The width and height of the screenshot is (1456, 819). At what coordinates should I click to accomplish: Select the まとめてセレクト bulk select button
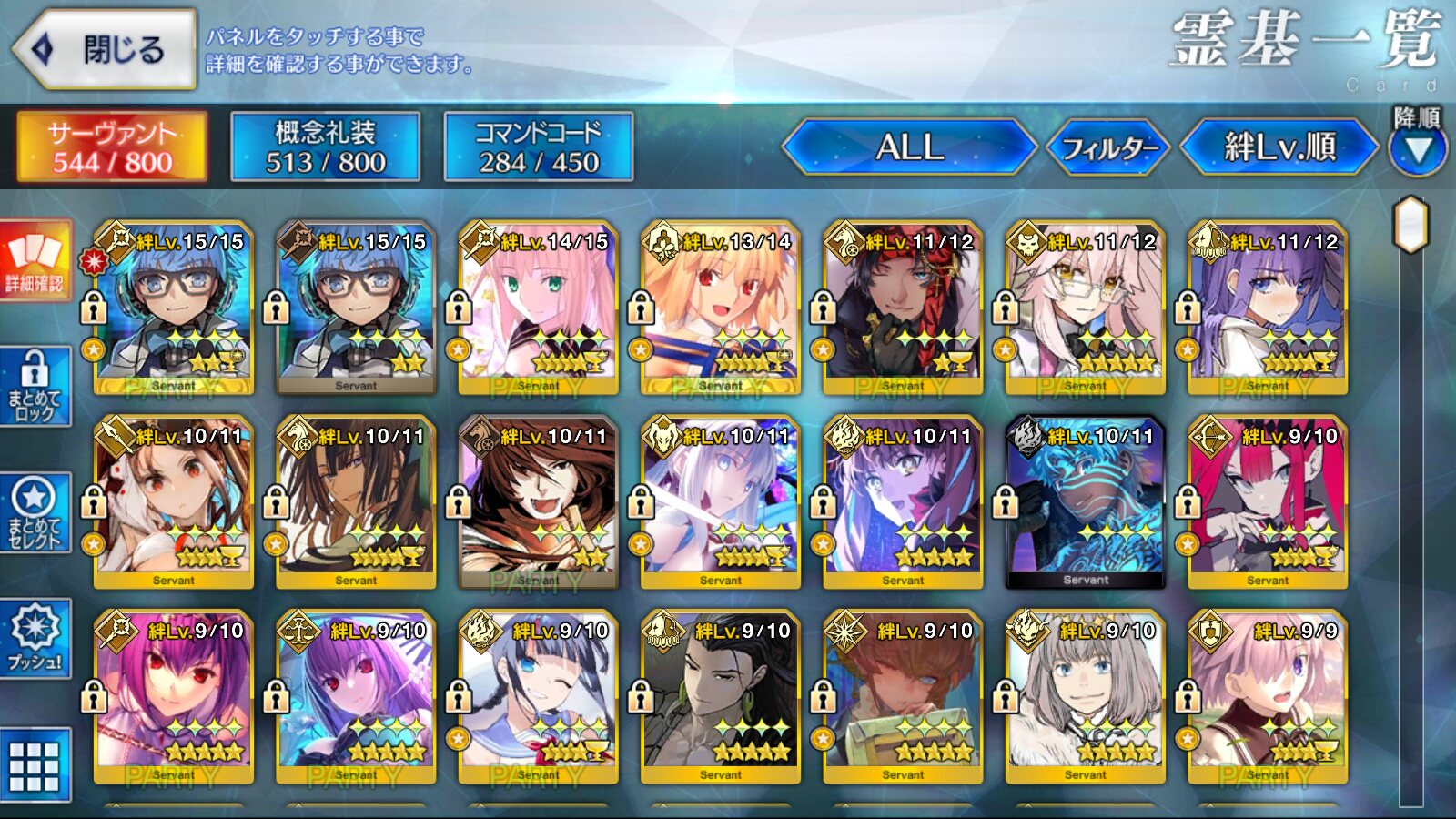coord(35,513)
